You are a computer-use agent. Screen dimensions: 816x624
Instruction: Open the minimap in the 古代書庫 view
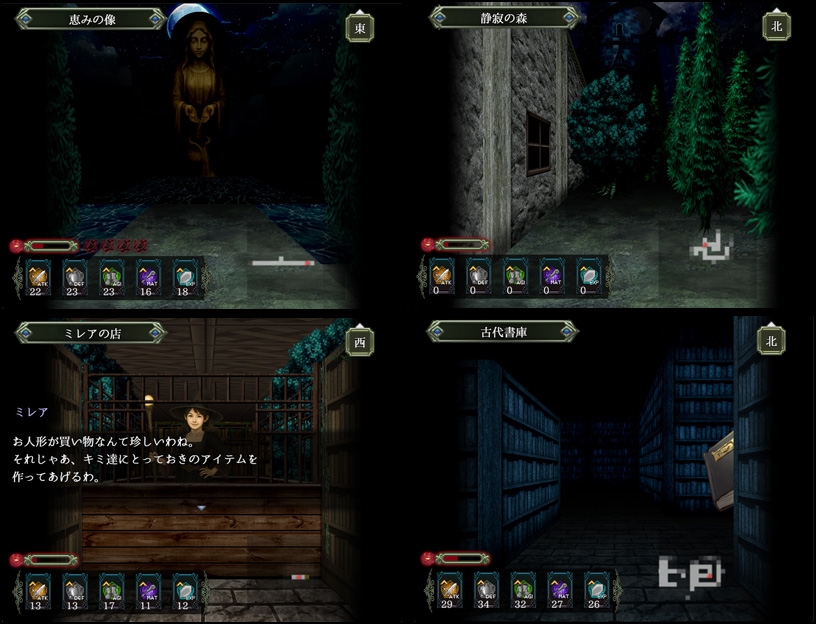pos(688,572)
